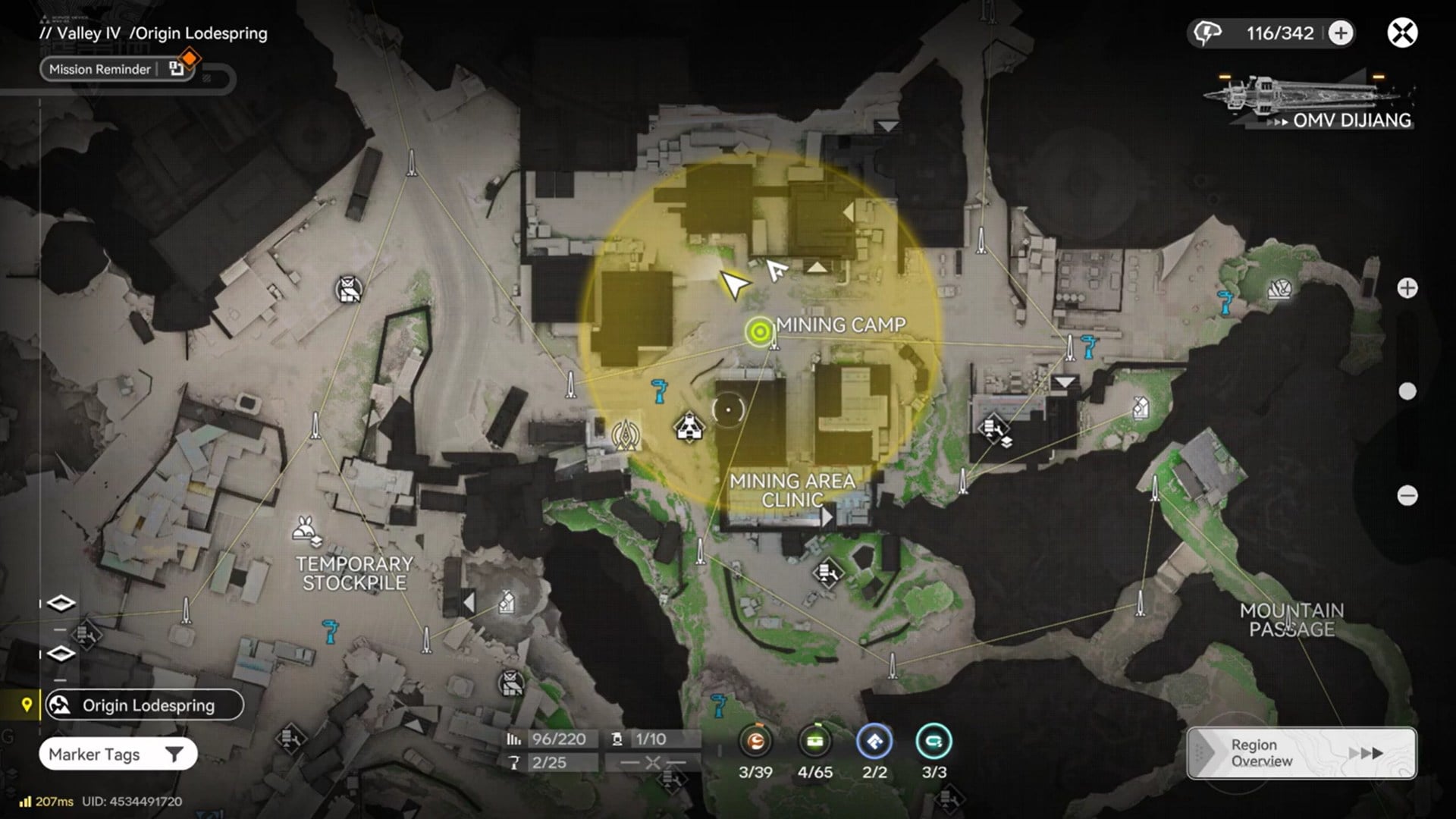Switch to the upper map layer

[x=61, y=604]
